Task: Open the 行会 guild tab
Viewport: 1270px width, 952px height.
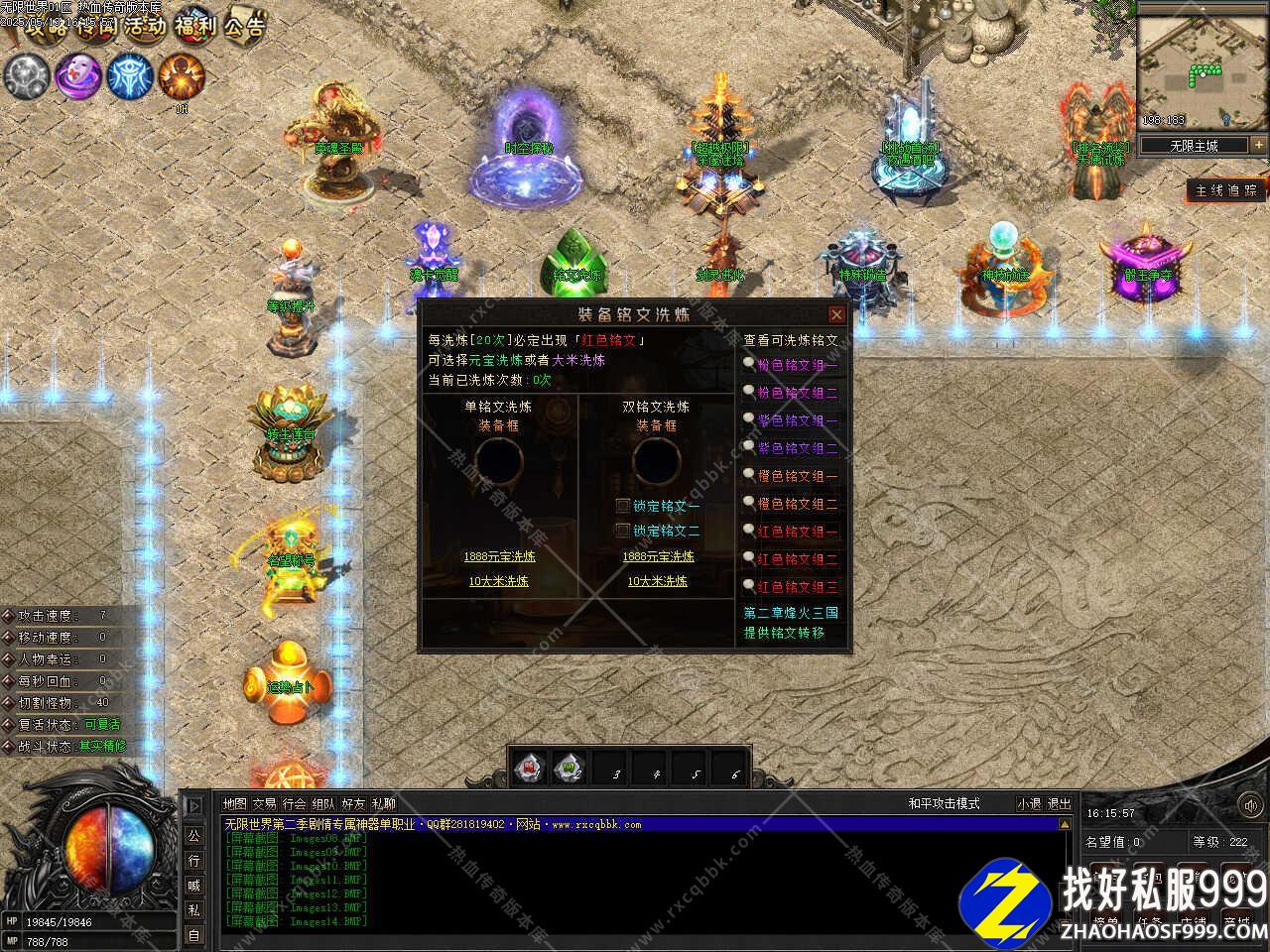Action: point(294,804)
